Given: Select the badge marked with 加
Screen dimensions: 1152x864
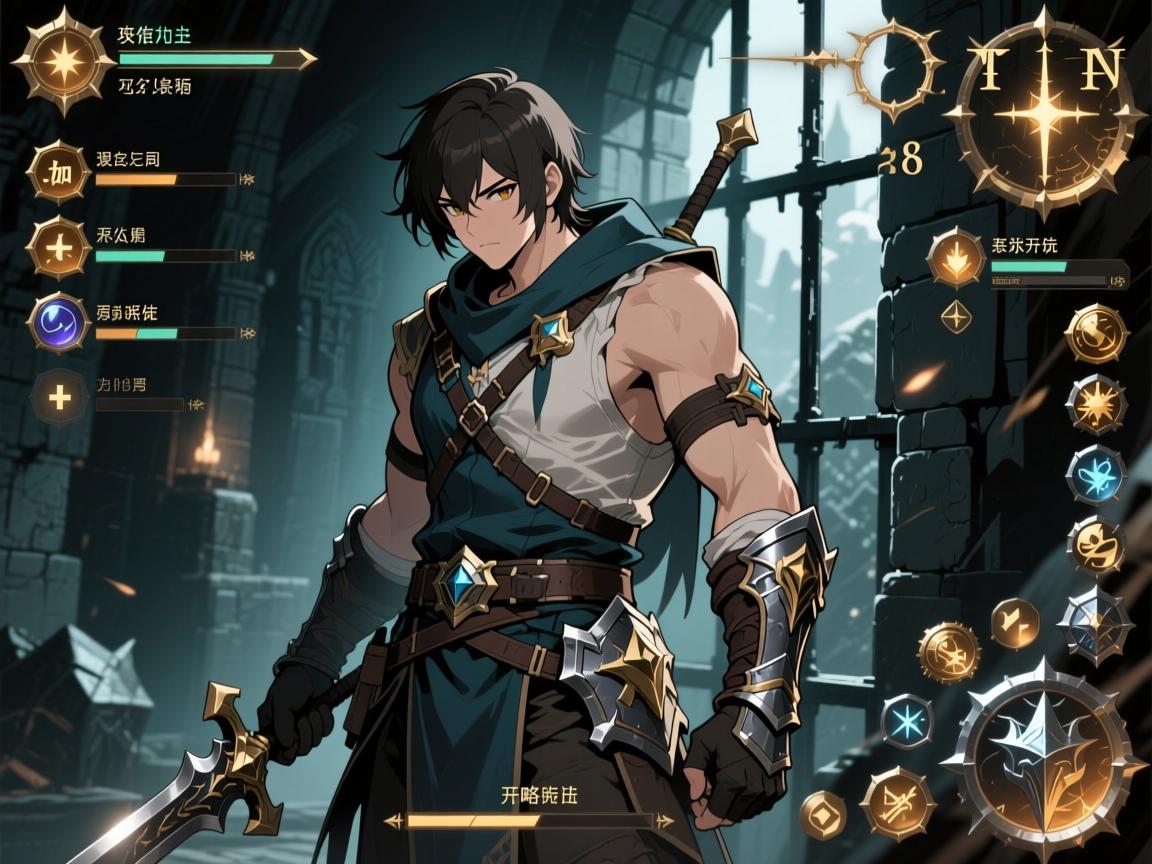Looking at the screenshot, I should point(59,177).
